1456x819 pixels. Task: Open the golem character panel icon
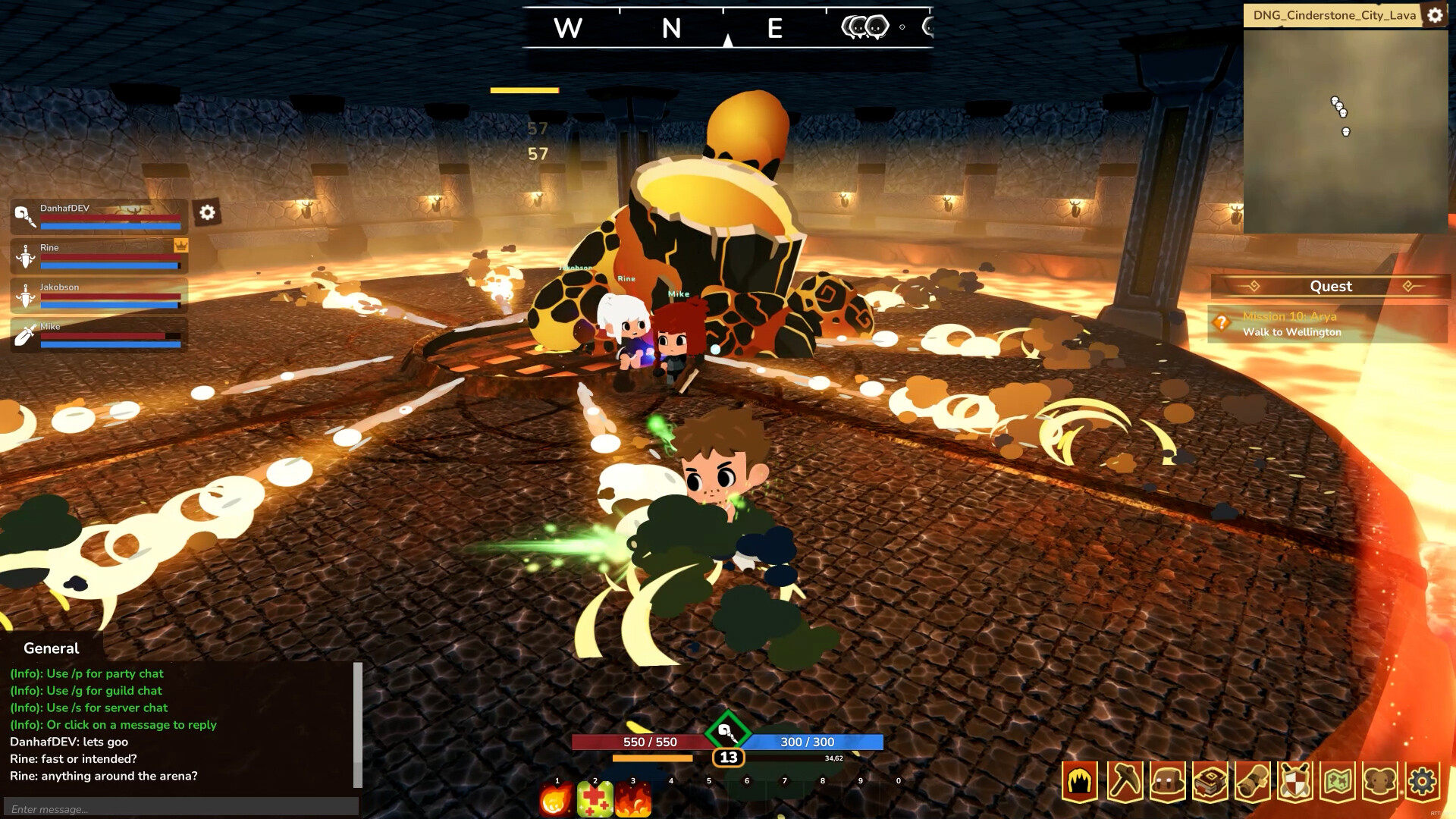[1165, 779]
